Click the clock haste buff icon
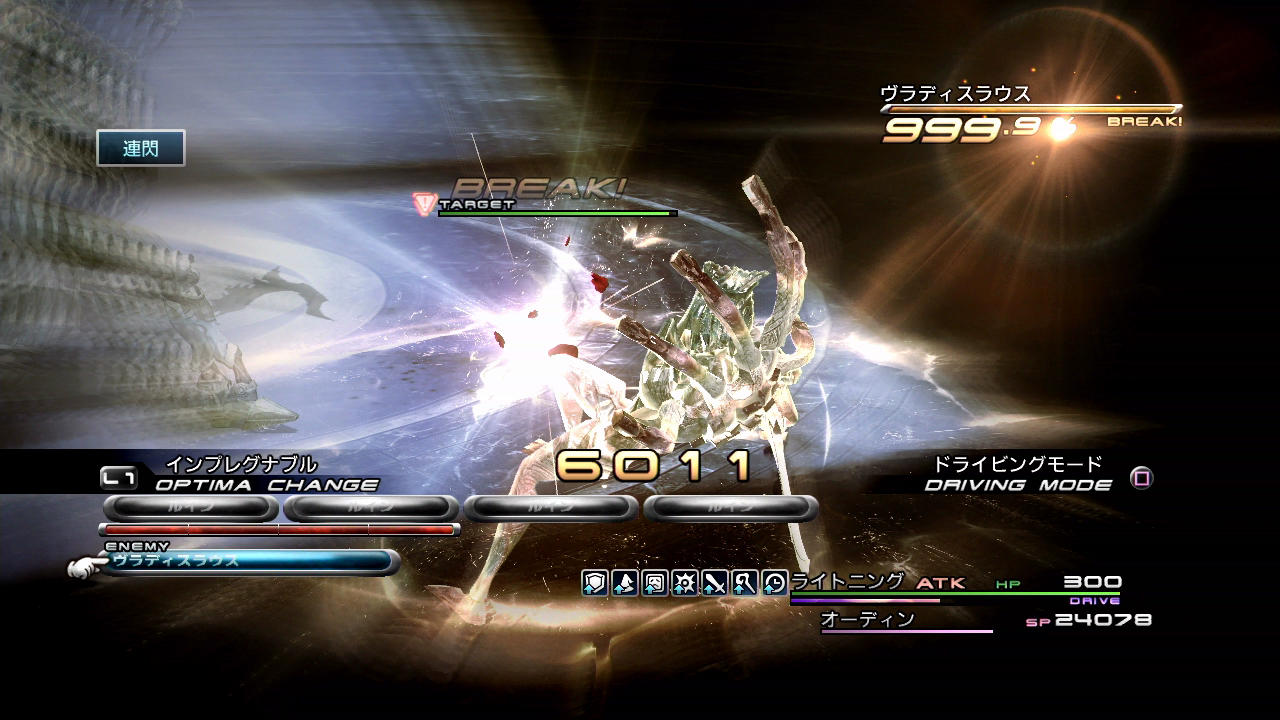The height and width of the screenshot is (720, 1280). pos(775,583)
